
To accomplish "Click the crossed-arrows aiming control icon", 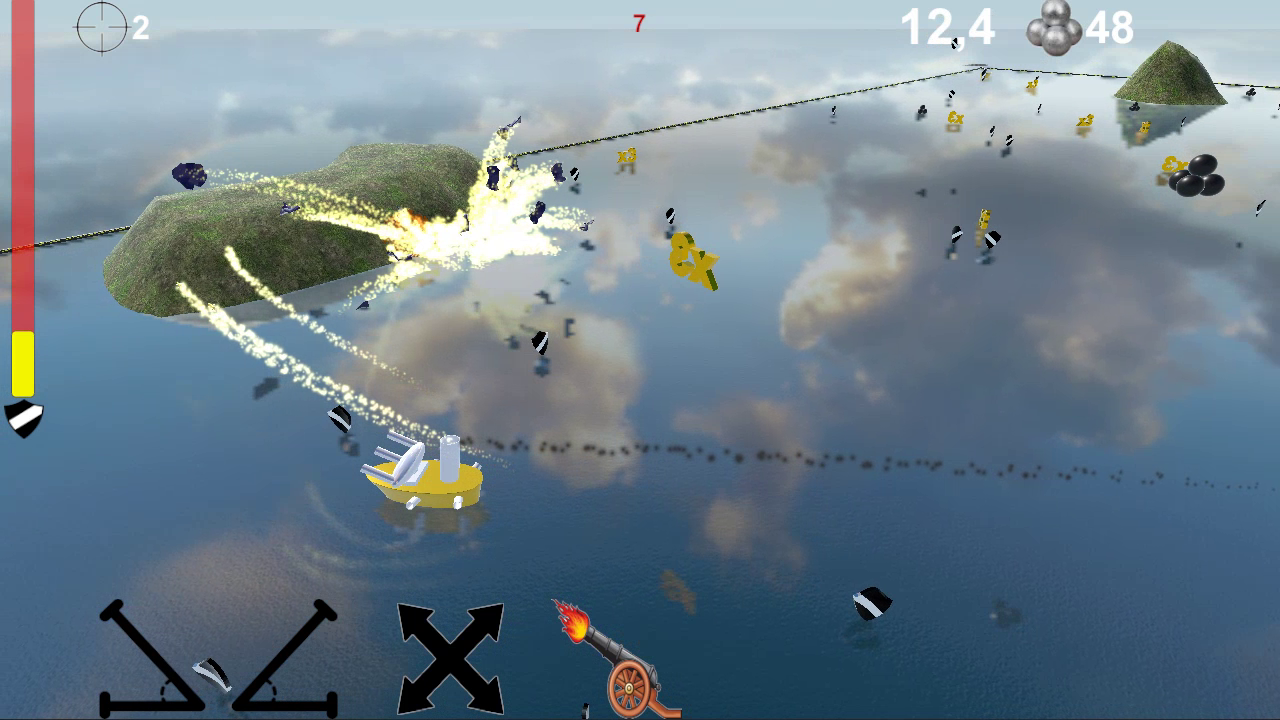I will (x=450, y=655).
